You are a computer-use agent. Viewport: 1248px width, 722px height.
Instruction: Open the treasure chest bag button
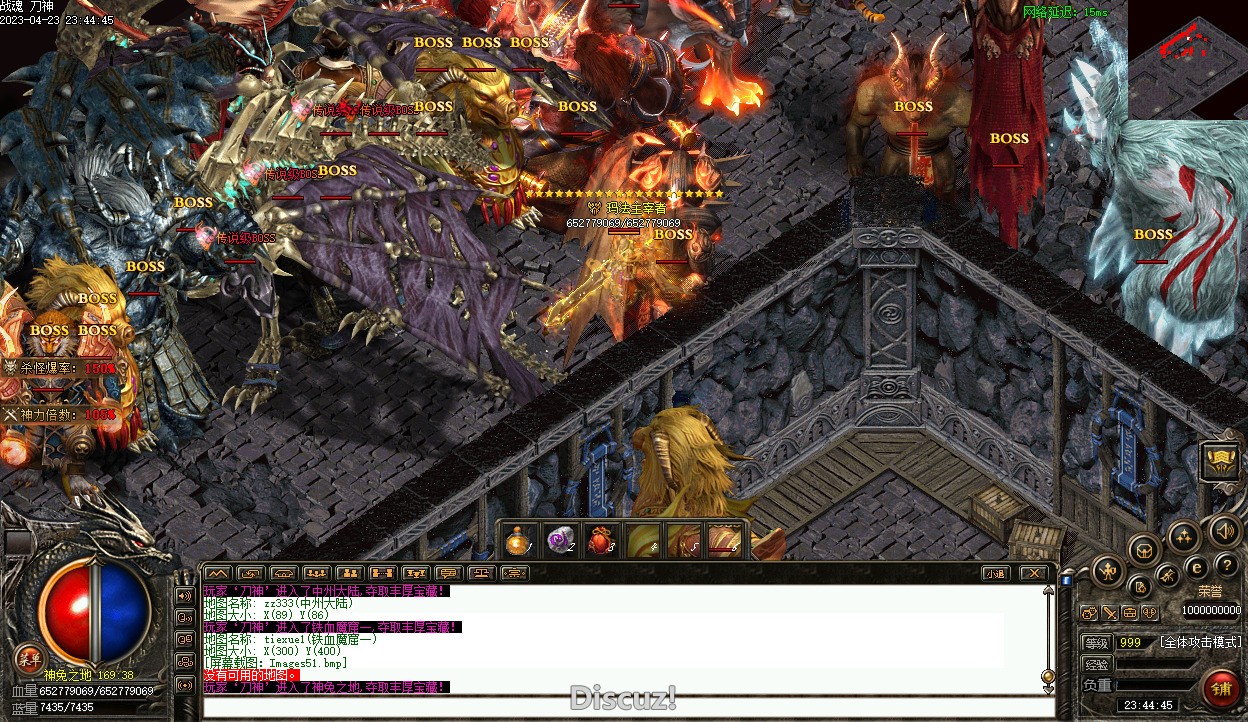tap(1144, 549)
